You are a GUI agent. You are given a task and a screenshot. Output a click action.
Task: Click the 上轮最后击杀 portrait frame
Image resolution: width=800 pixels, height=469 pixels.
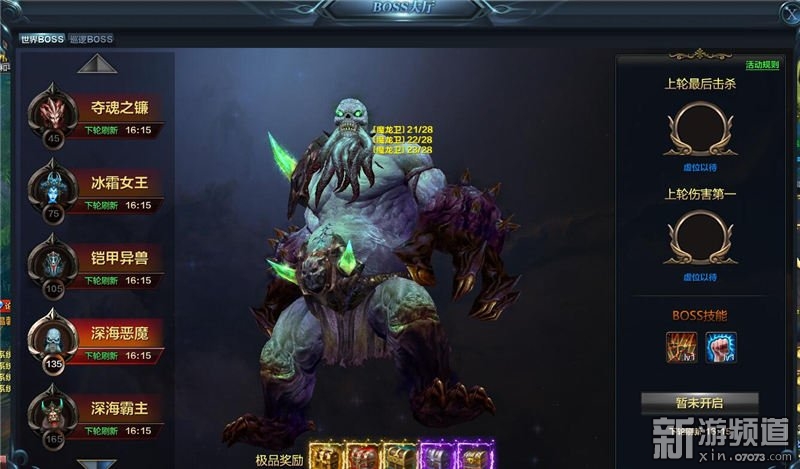tap(700, 127)
